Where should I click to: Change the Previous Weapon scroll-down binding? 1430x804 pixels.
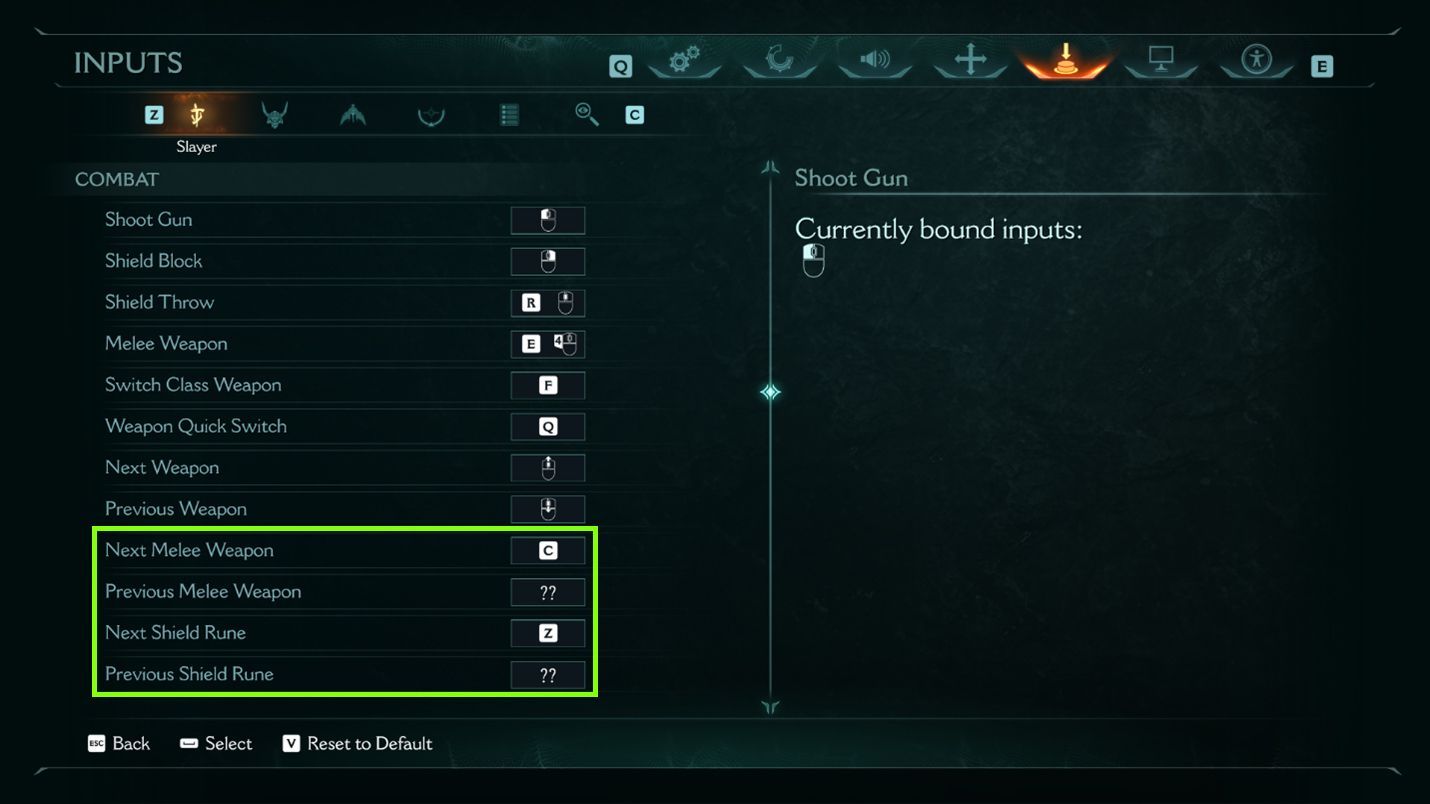pos(548,508)
